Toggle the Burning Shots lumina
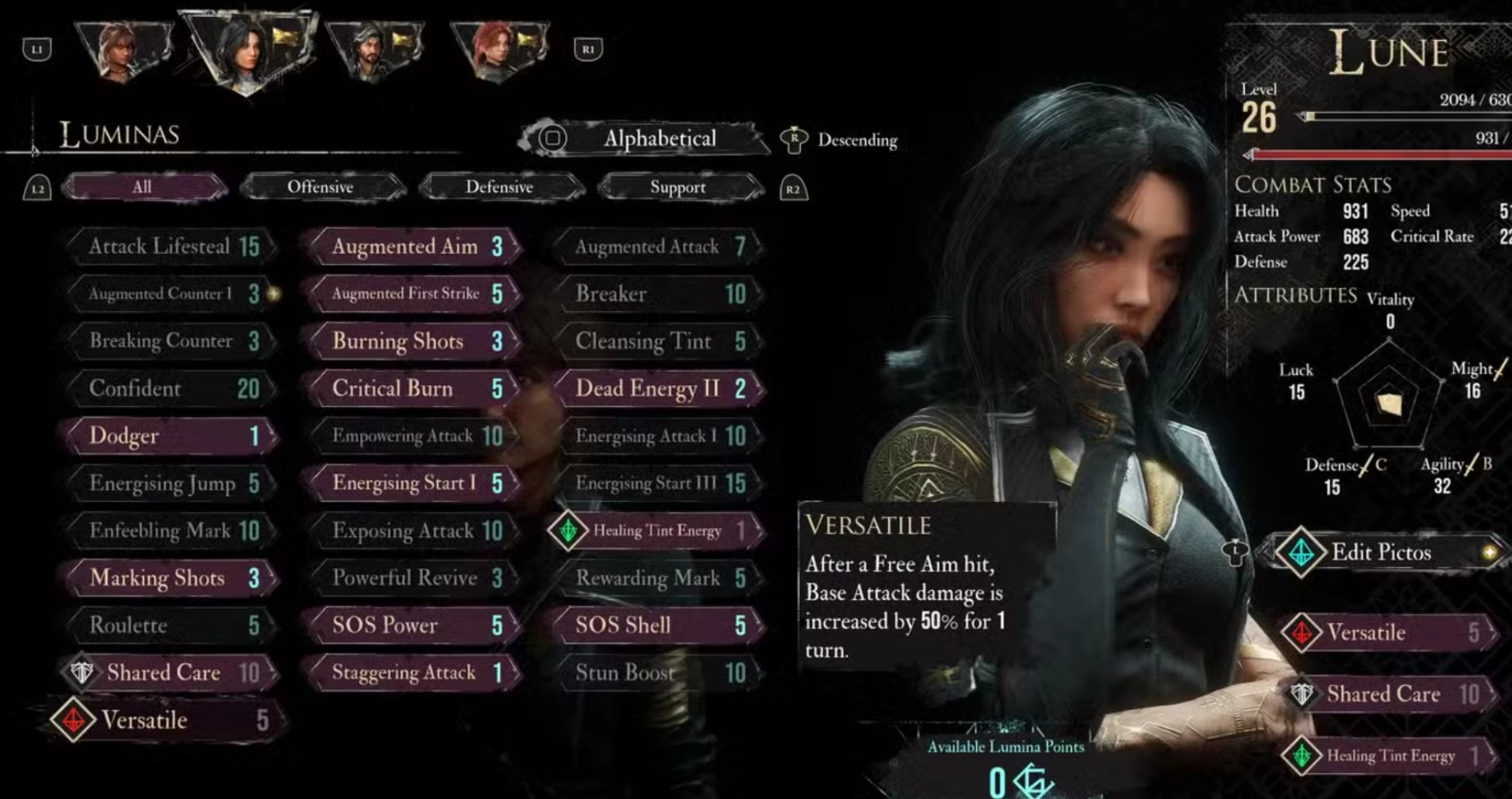 point(414,341)
